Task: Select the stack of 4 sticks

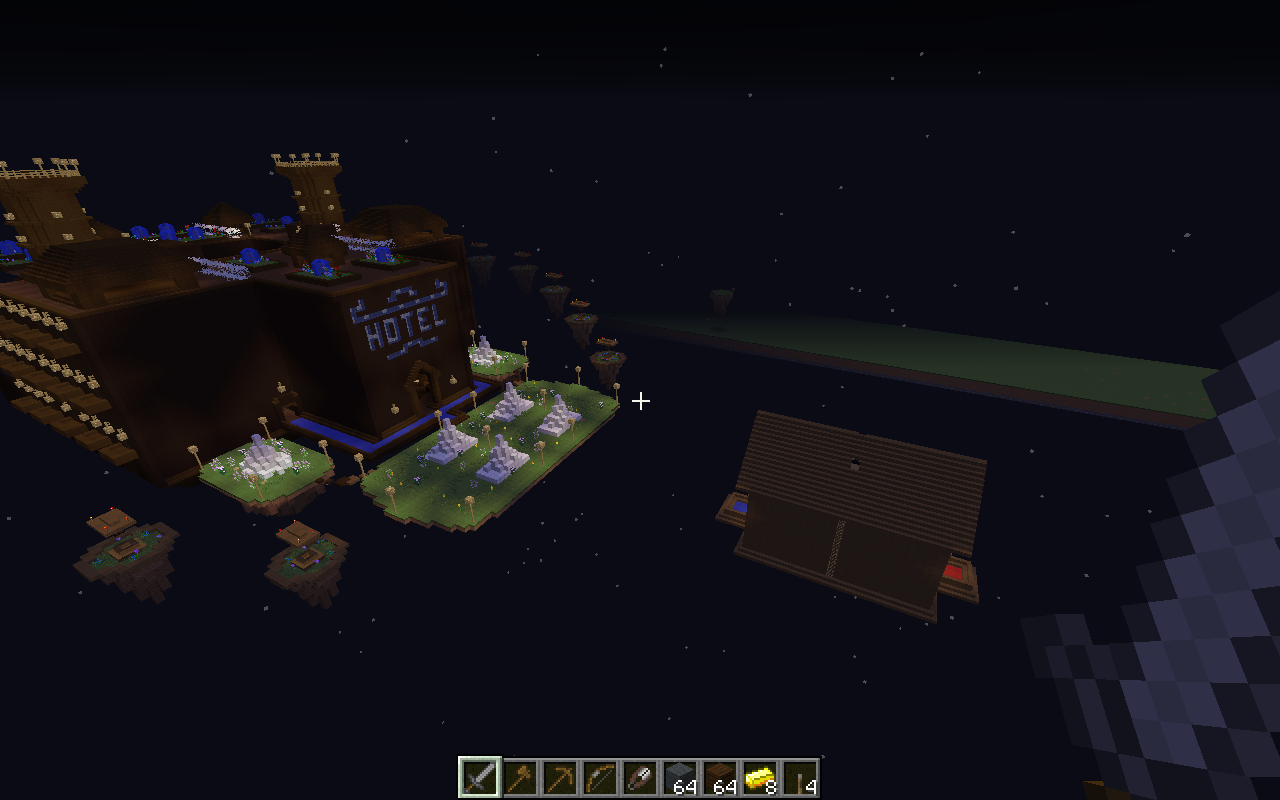Action: (x=799, y=777)
